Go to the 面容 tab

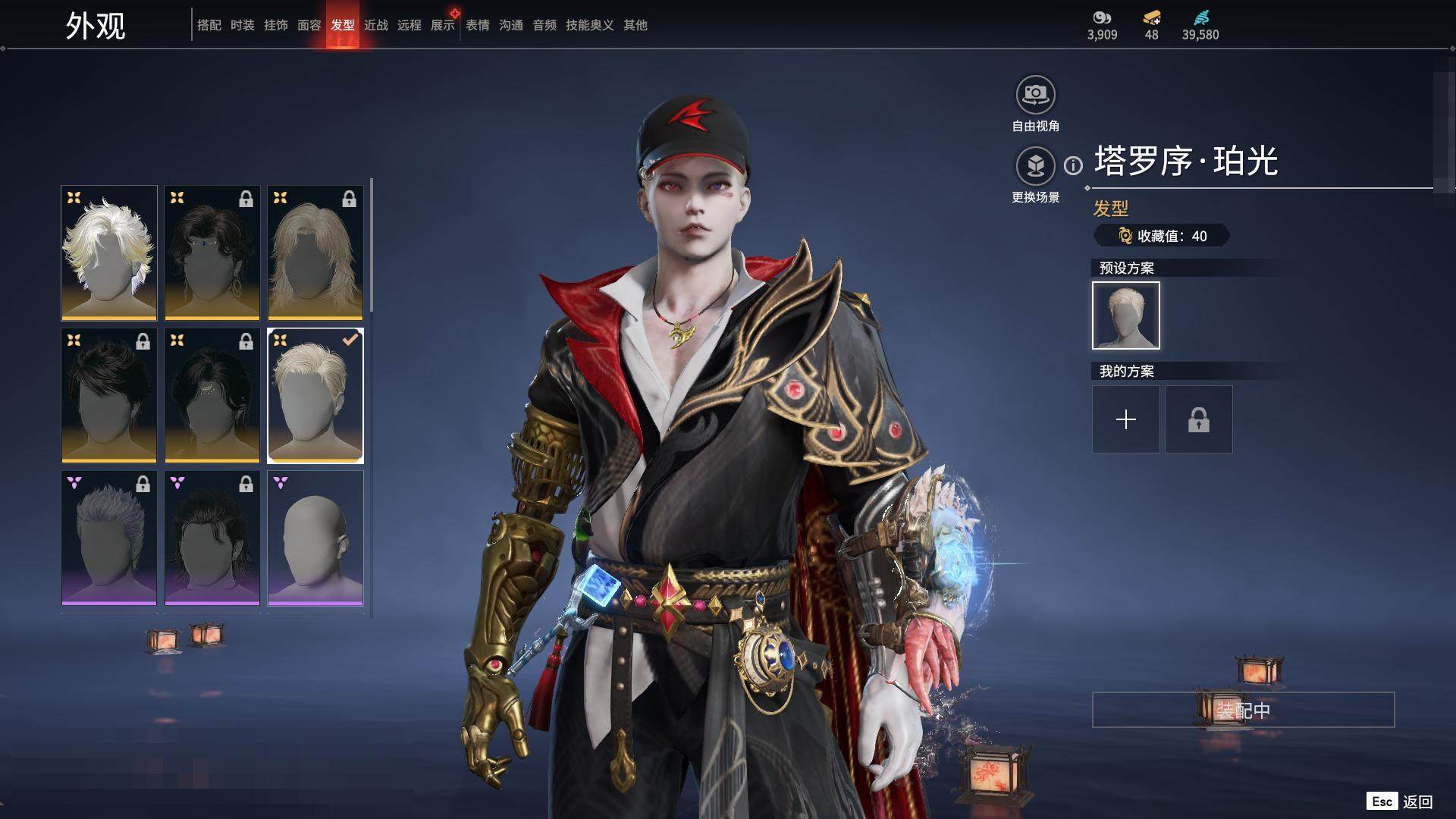click(x=309, y=25)
